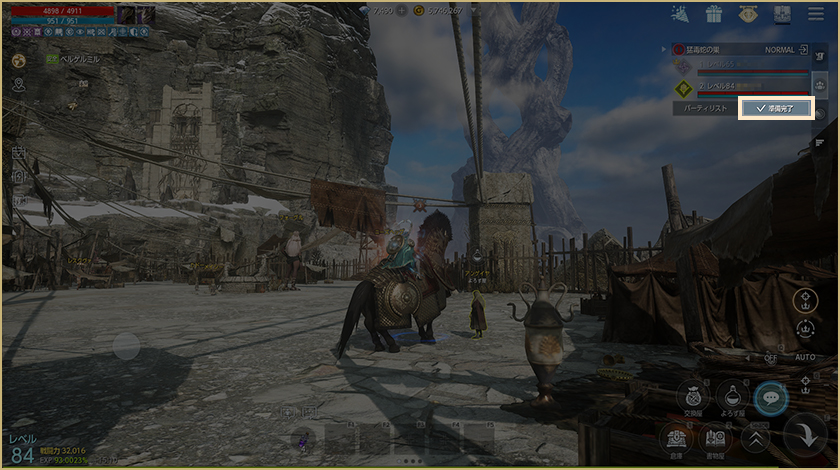Open the 書物屋 bookstore shortcut
This screenshot has width=840, height=470.
[x=715, y=437]
